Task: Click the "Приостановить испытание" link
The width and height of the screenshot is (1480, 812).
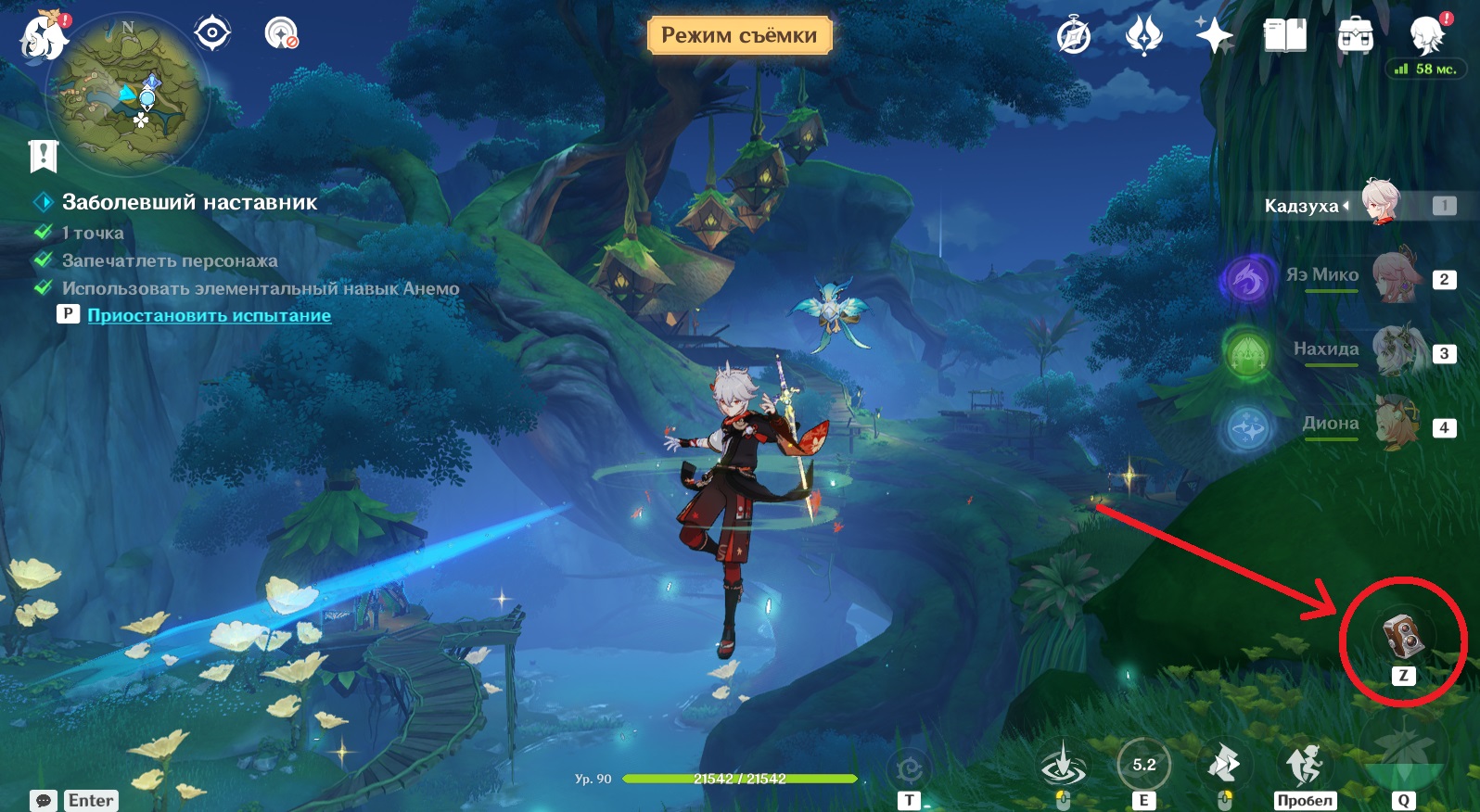Action: pos(209,315)
